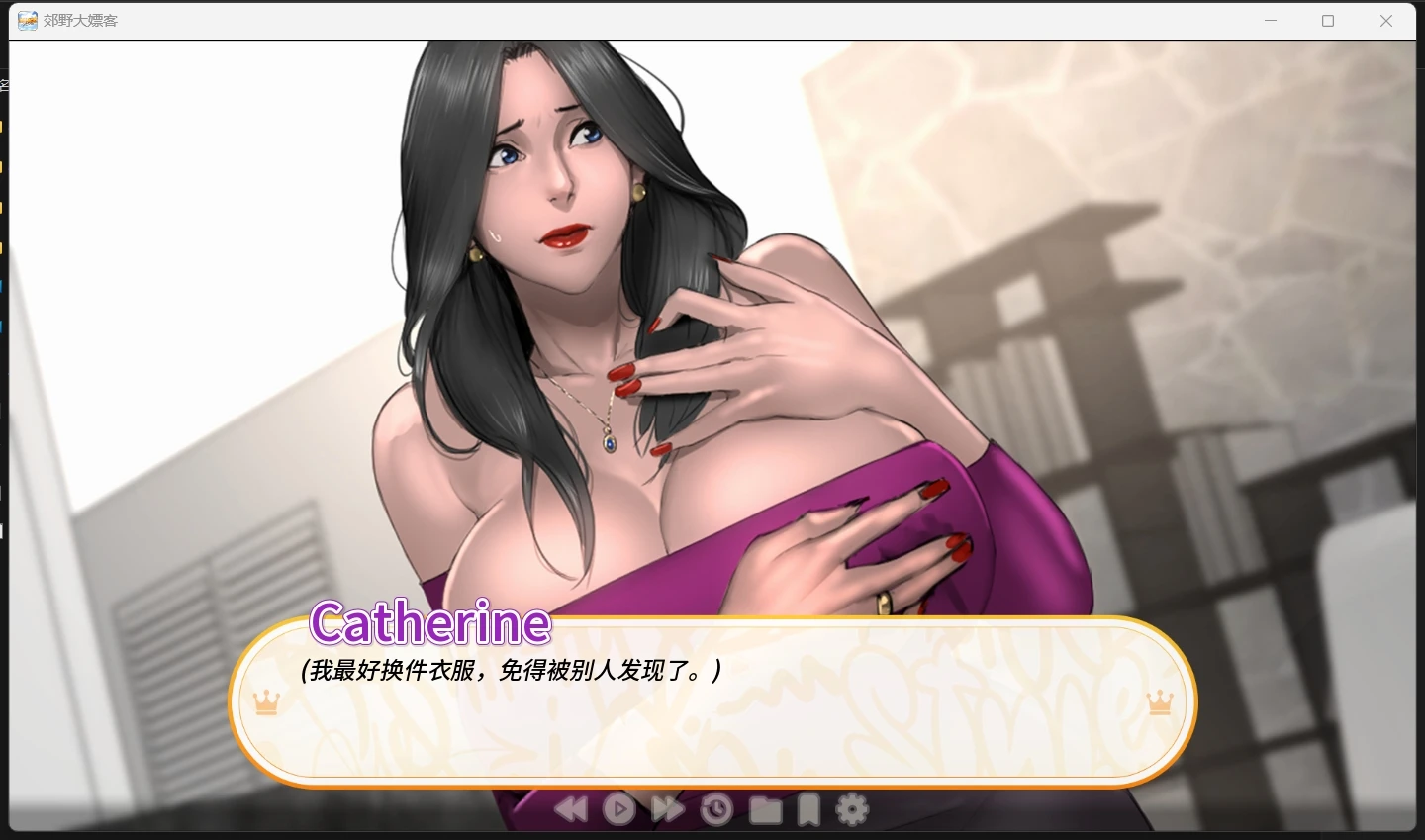Screen dimensions: 1425x840
Task: Click the Catherine name label
Action: coord(428,623)
